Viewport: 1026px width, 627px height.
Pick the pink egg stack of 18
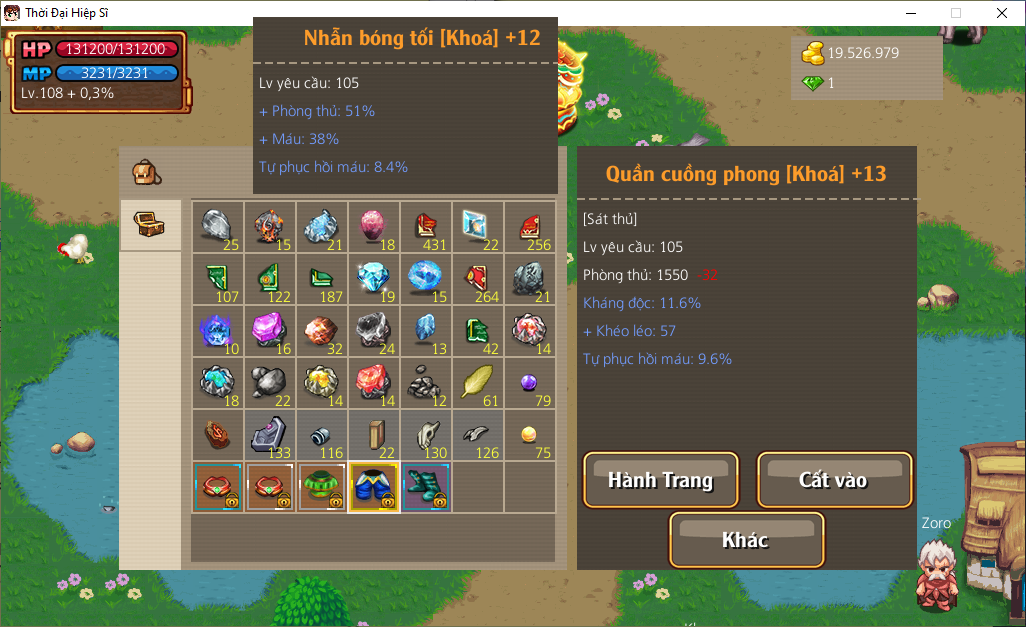[374, 227]
